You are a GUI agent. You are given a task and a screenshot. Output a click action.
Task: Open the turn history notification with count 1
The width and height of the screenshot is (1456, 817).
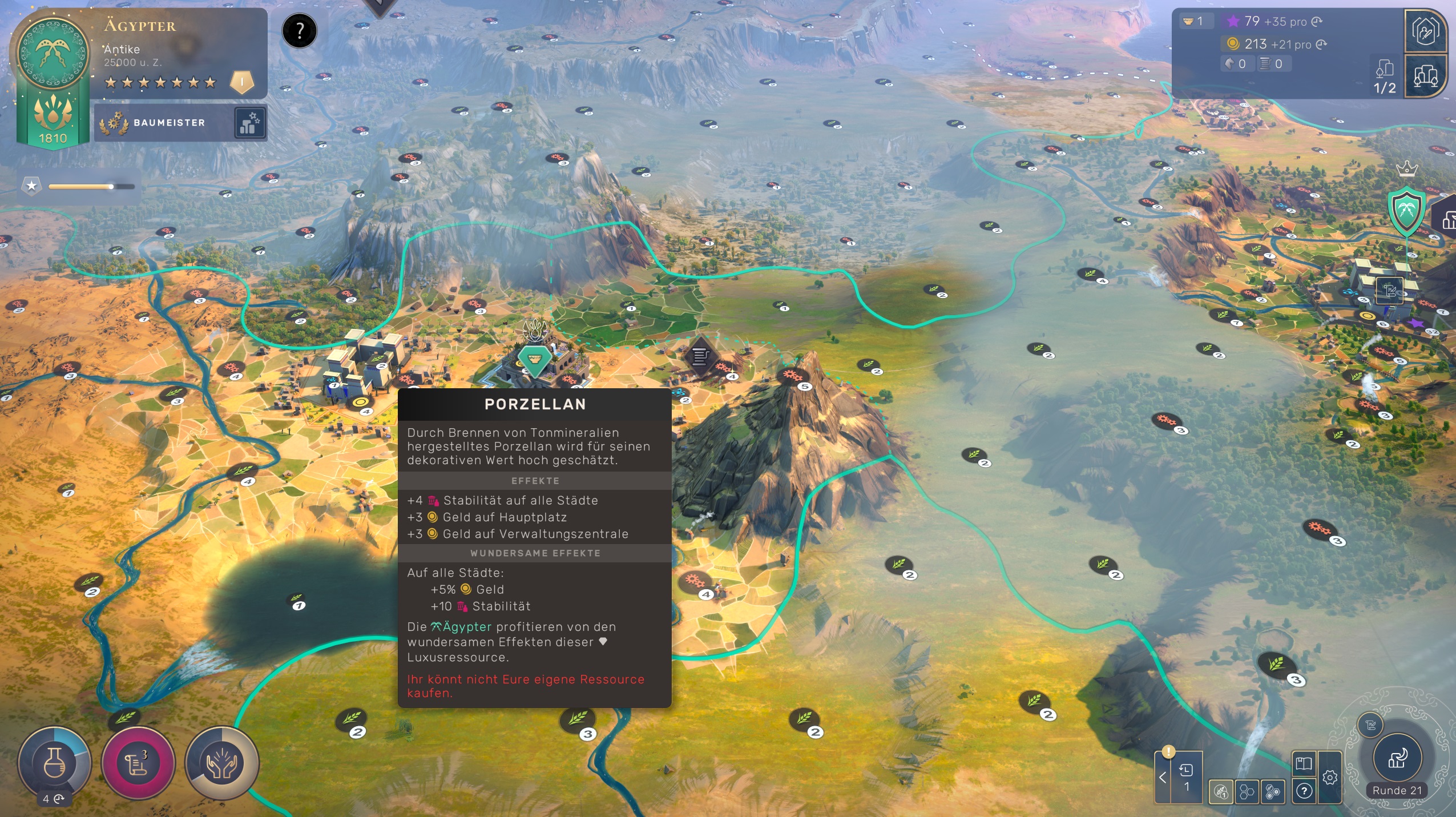1187,776
